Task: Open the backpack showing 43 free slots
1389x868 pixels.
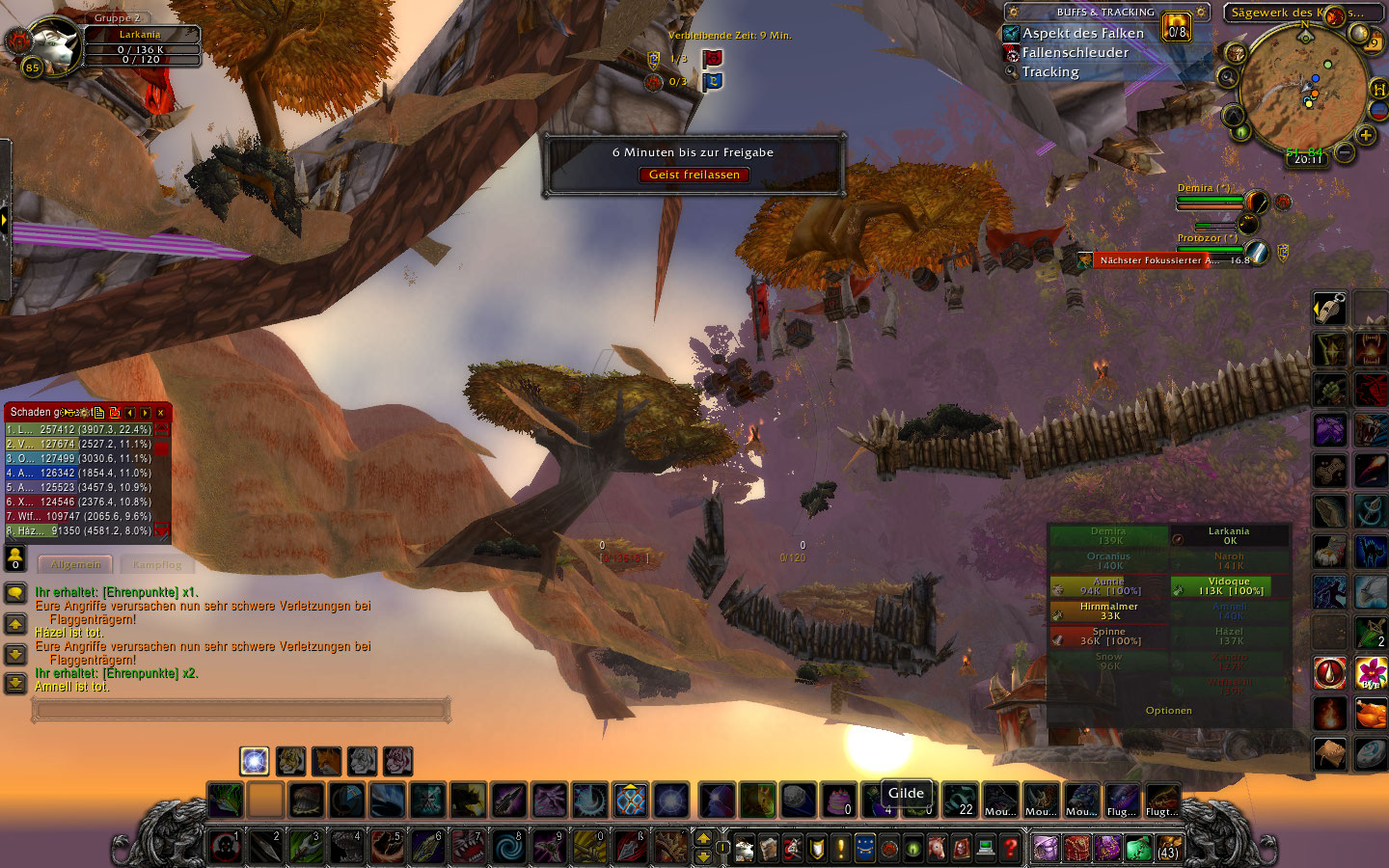Action: click(1167, 848)
